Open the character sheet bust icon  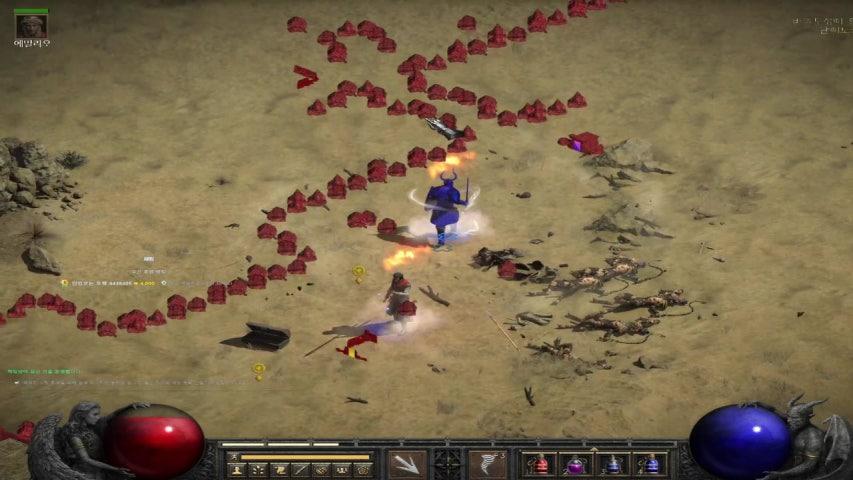click(236, 469)
